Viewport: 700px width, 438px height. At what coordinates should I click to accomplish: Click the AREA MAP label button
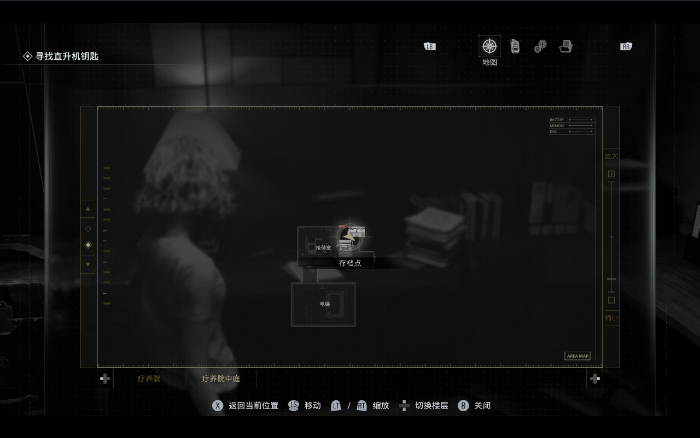coord(578,355)
